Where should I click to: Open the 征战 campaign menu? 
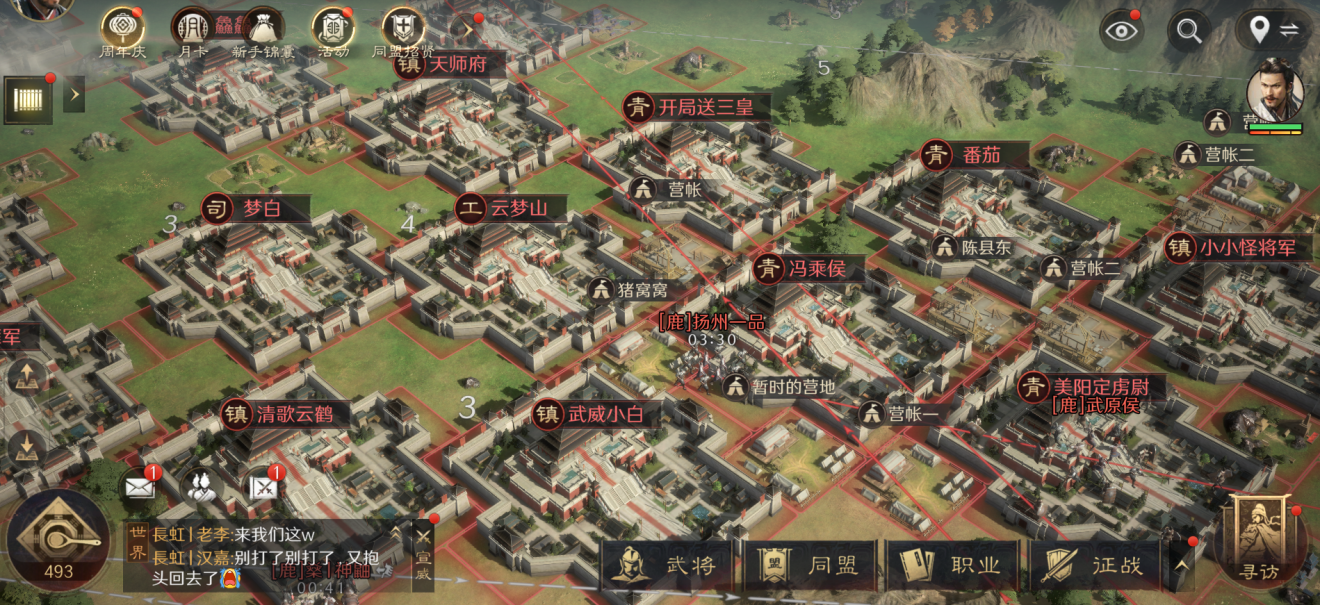pos(1093,565)
